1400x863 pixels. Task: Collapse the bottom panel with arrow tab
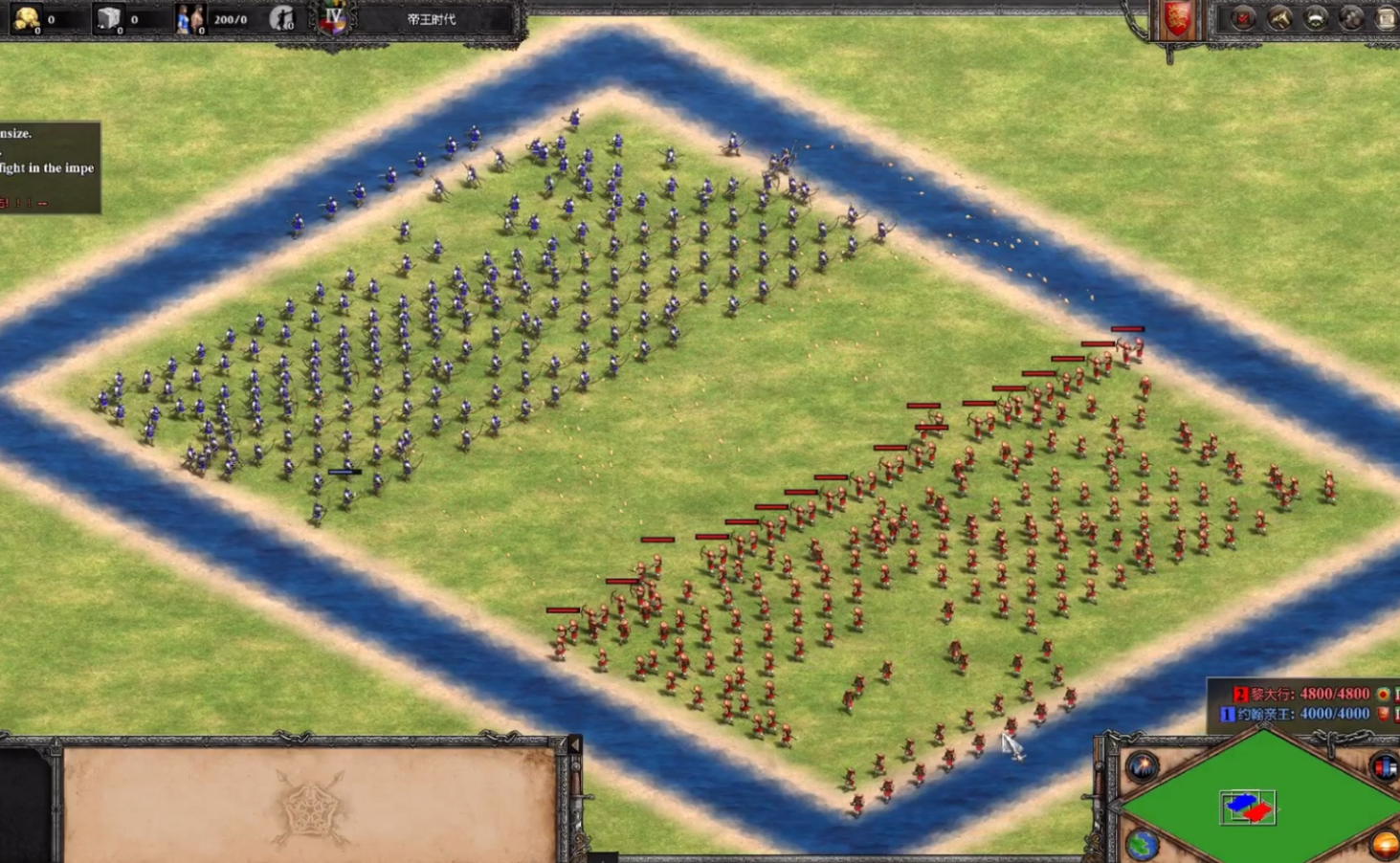[574, 744]
